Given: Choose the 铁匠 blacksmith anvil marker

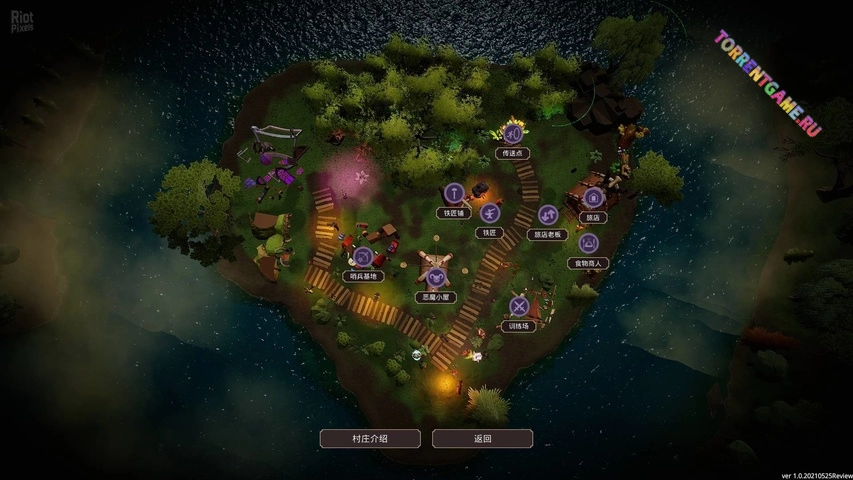Looking at the screenshot, I should pyautogui.click(x=489, y=213).
